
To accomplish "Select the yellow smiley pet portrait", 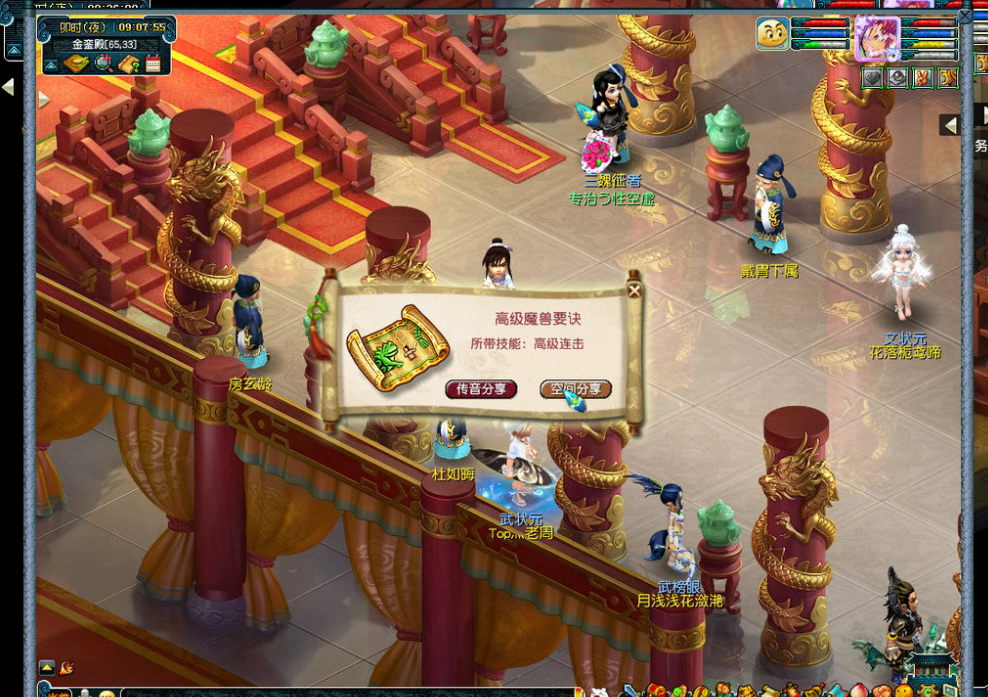I will tap(772, 34).
